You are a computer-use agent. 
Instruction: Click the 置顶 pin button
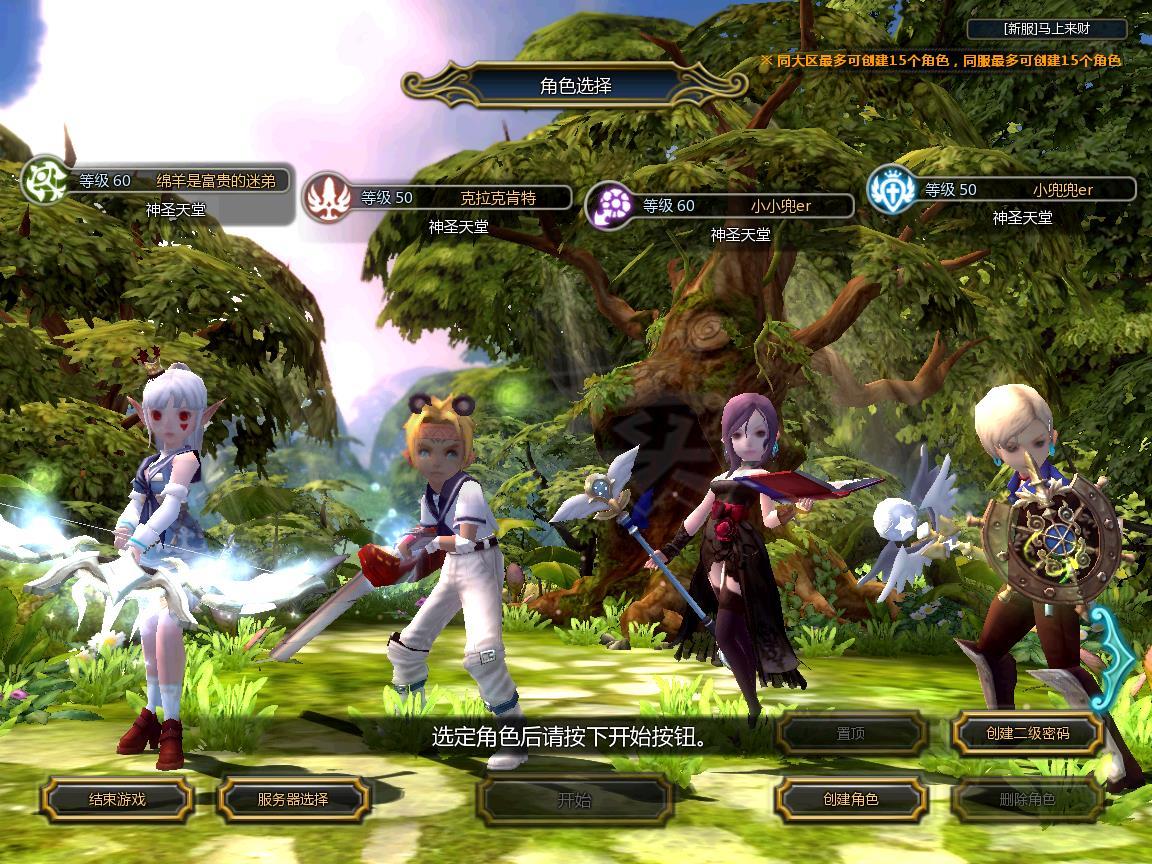click(851, 733)
